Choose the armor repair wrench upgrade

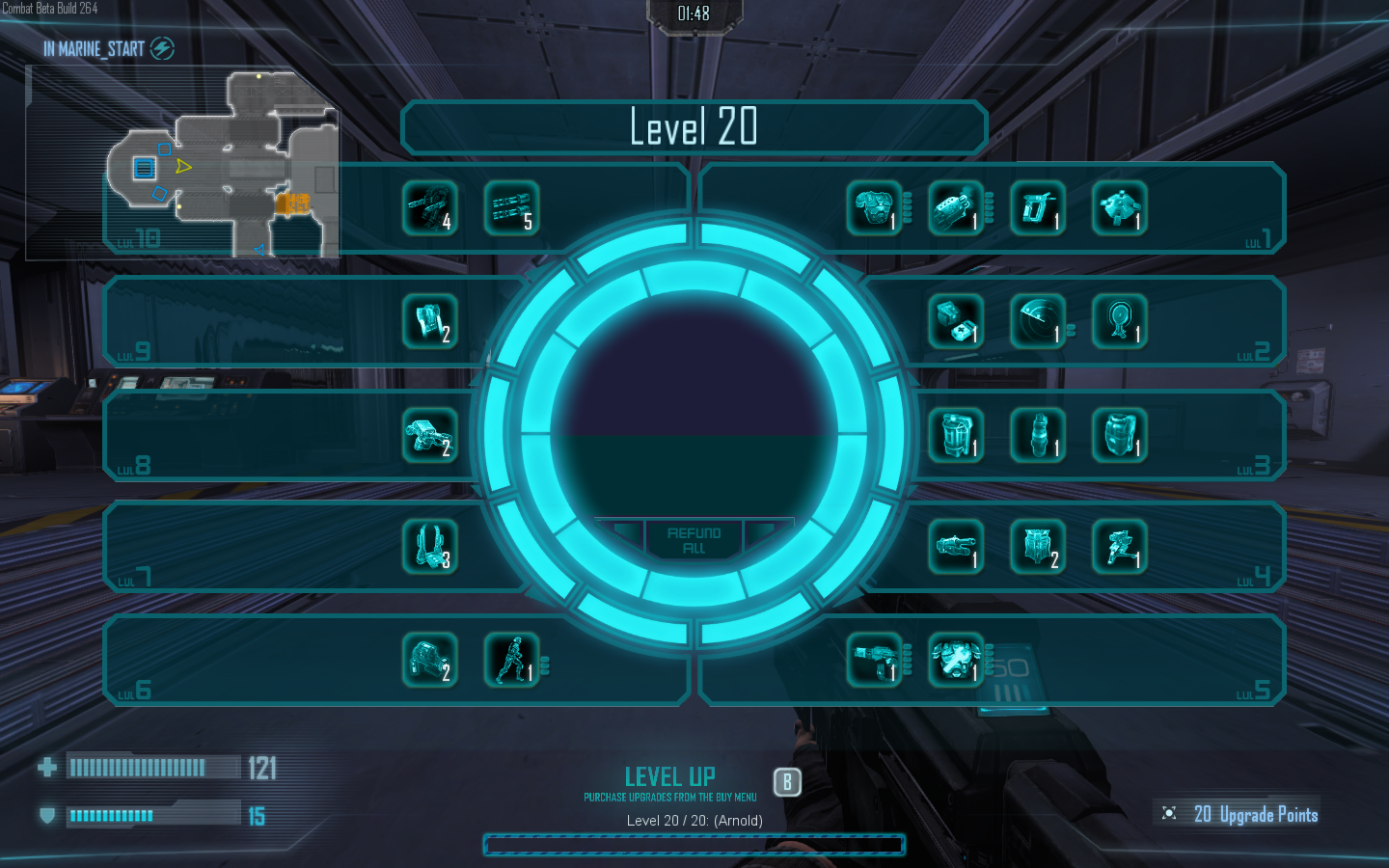[955, 660]
